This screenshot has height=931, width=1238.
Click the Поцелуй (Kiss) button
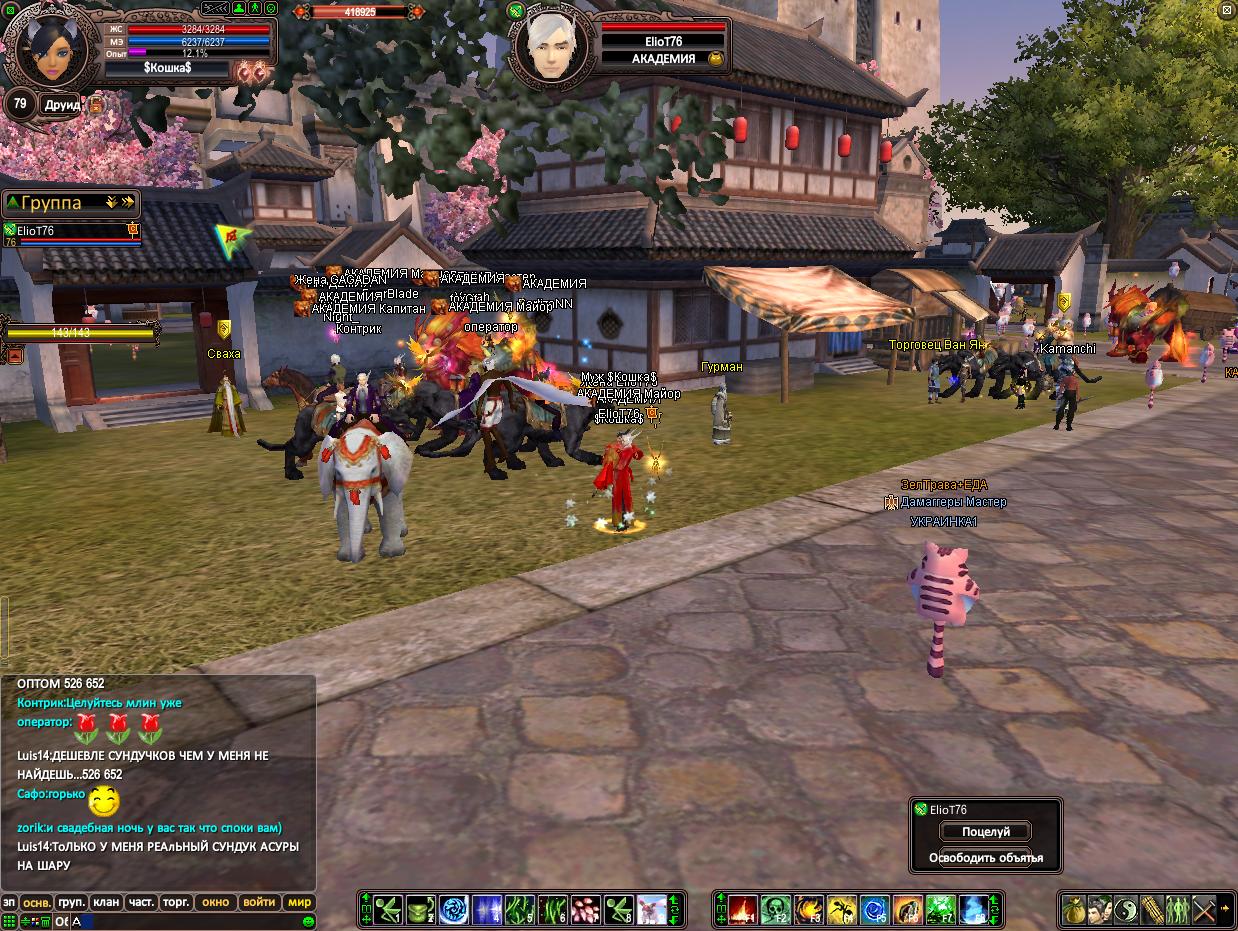[x=985, y=832]
